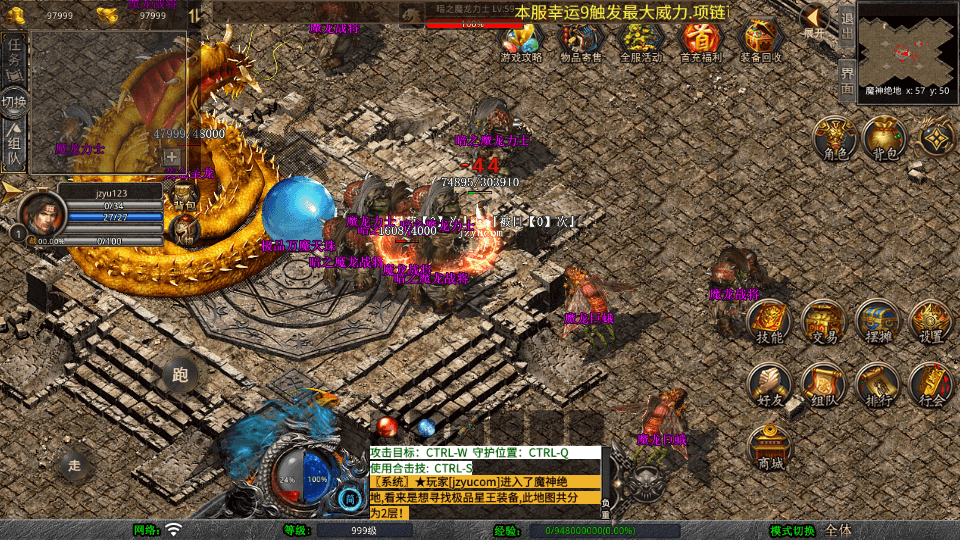Click the 退出 exit button

pos(846,24)
